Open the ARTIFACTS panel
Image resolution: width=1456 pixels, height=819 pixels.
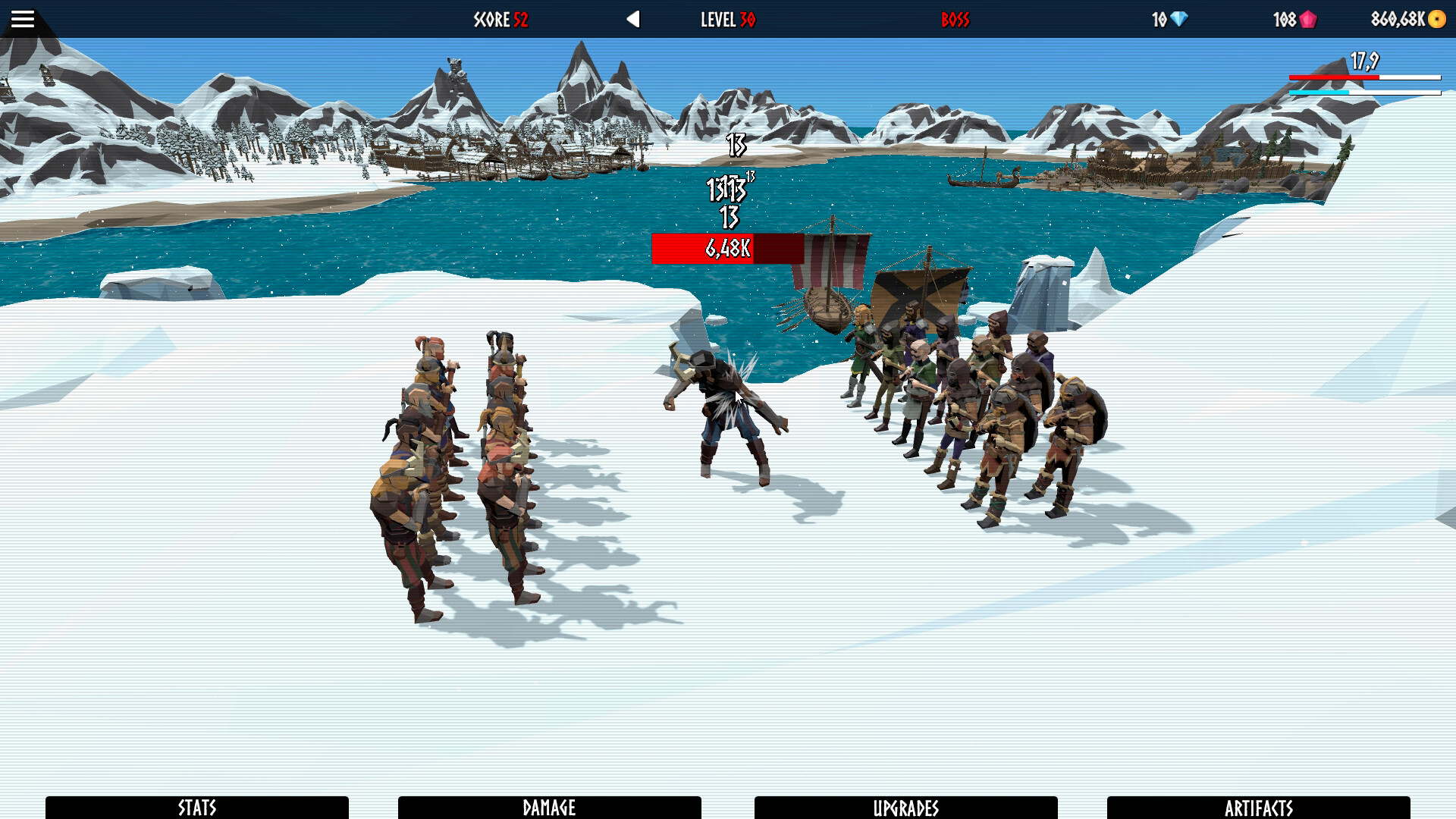pyautogui.click(x=1260, y=808)
